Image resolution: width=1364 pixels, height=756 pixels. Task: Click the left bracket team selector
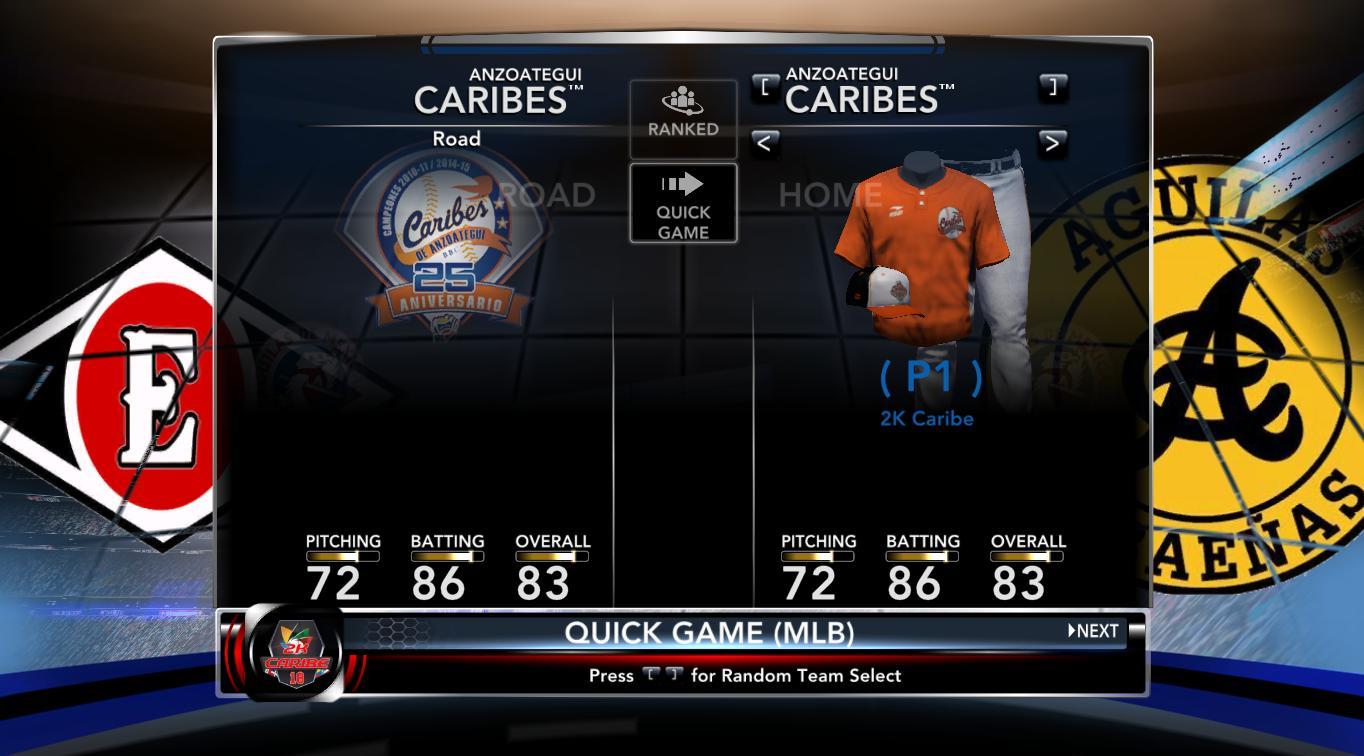tap(765, 86)
